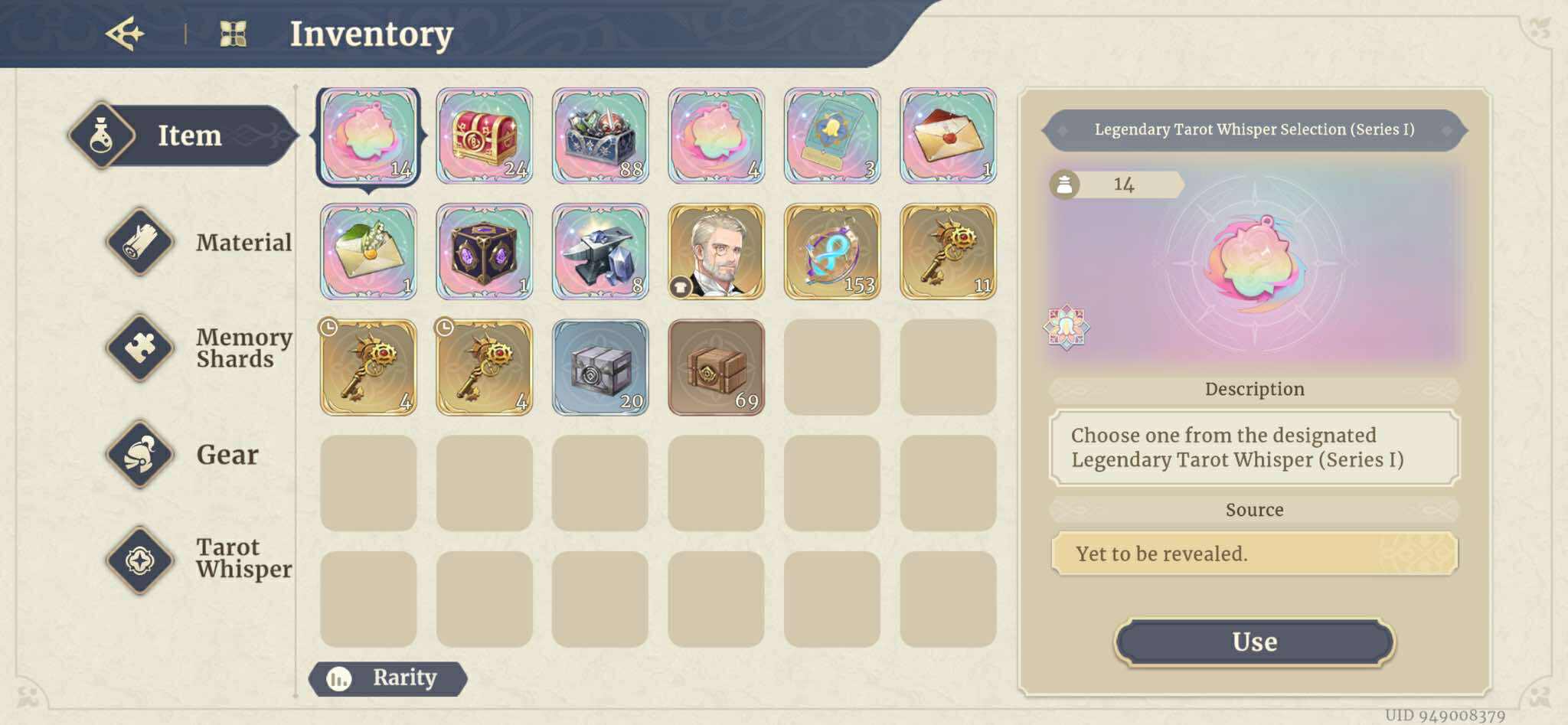Image resolution: width=1568 pixels, height=725 pixels.
Task: Open the Tarot Whisper section
Action: pos(140,558)
